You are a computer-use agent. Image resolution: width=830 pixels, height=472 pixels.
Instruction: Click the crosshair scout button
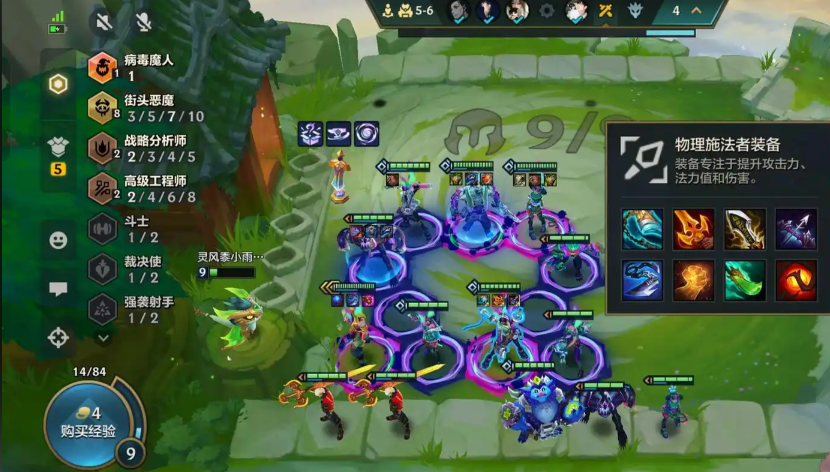point(58,337)
